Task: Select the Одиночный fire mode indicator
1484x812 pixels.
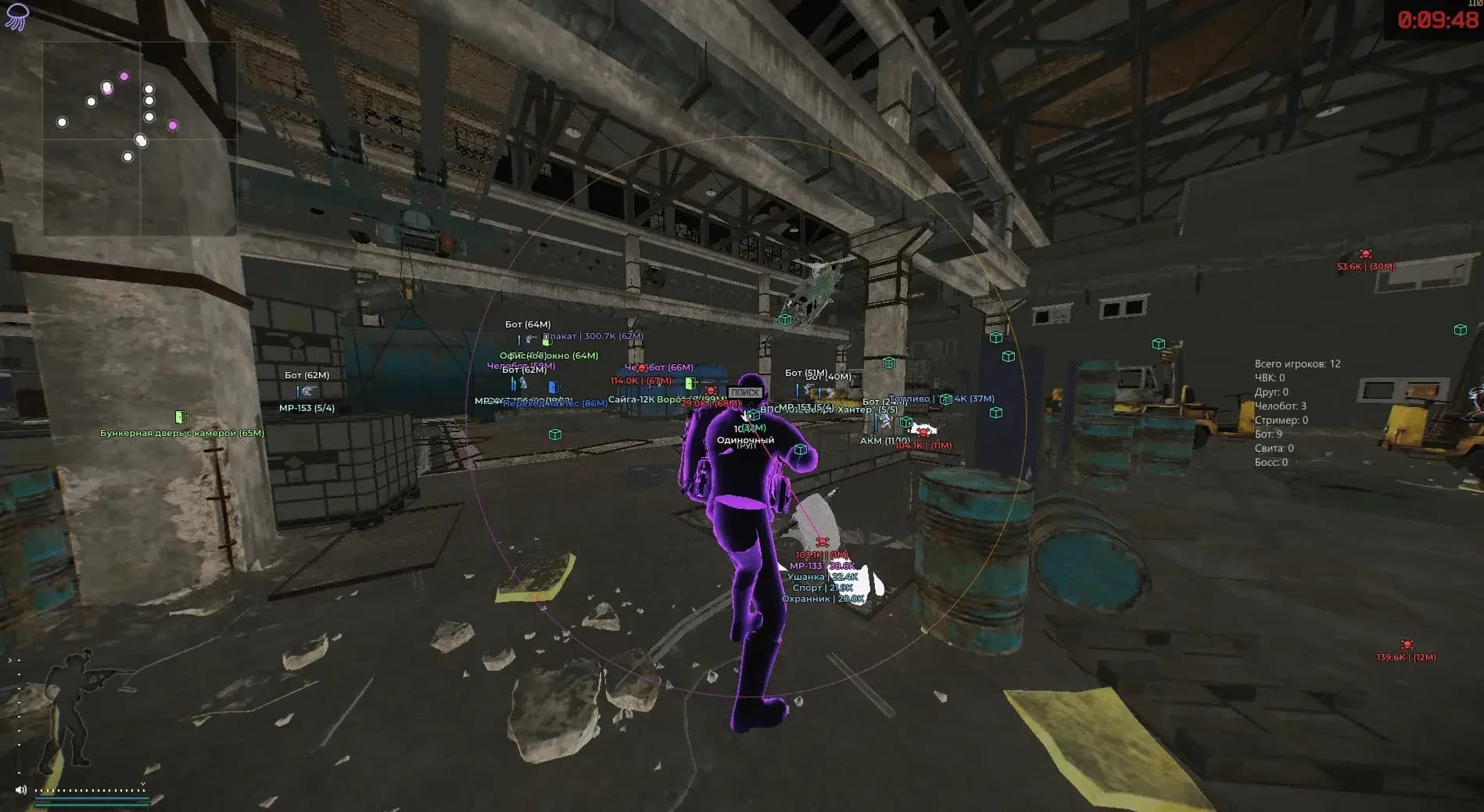Action: point(745,440)
